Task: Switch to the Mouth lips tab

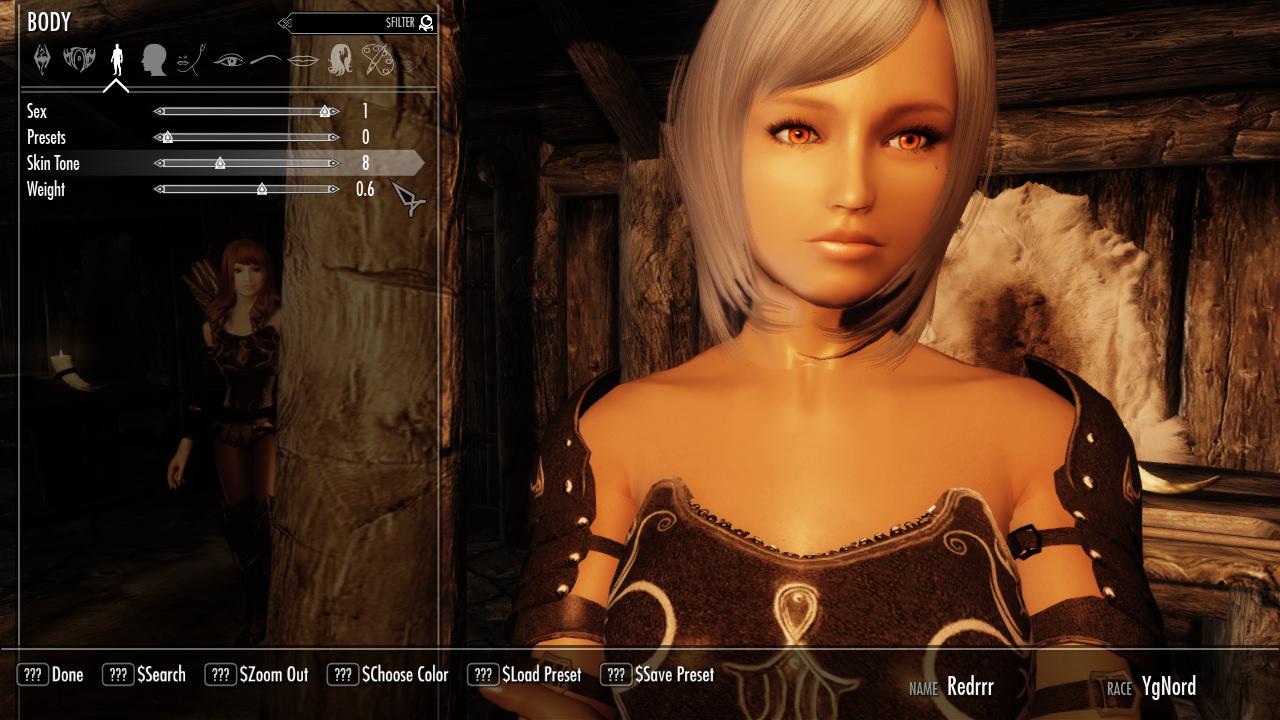Action: click(303, 60)
